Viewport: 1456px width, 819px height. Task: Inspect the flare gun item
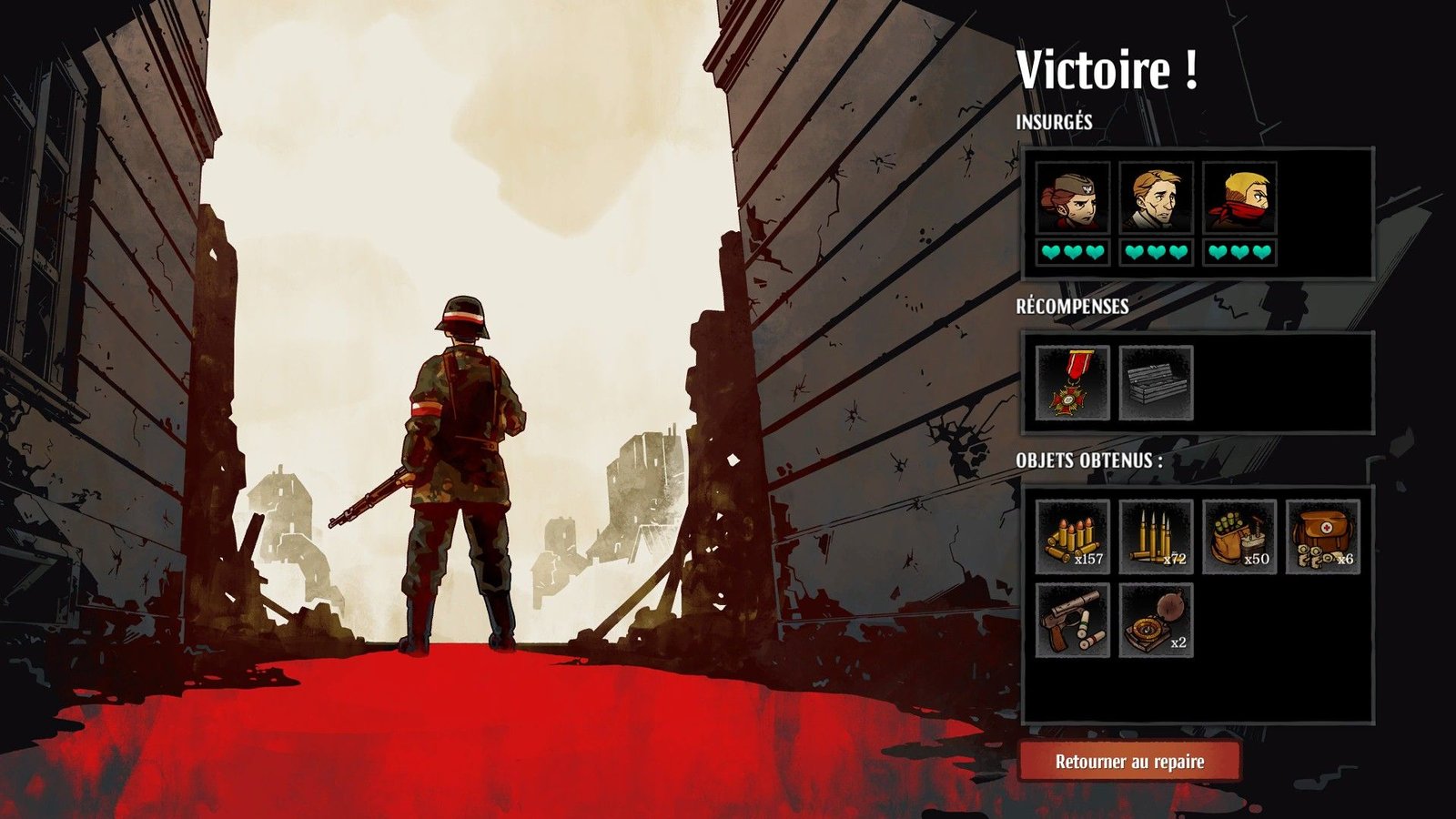tap(1073, 621)
